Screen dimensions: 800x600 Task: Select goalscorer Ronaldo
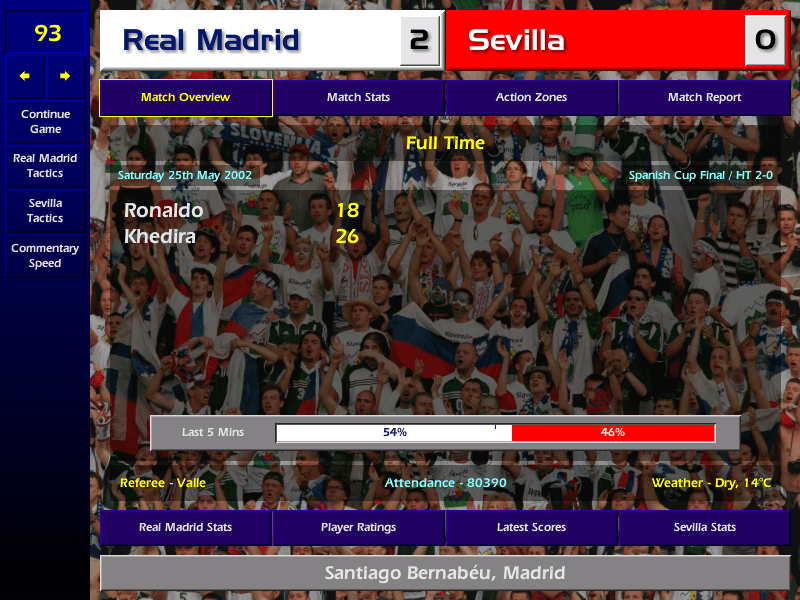[163, 210]
